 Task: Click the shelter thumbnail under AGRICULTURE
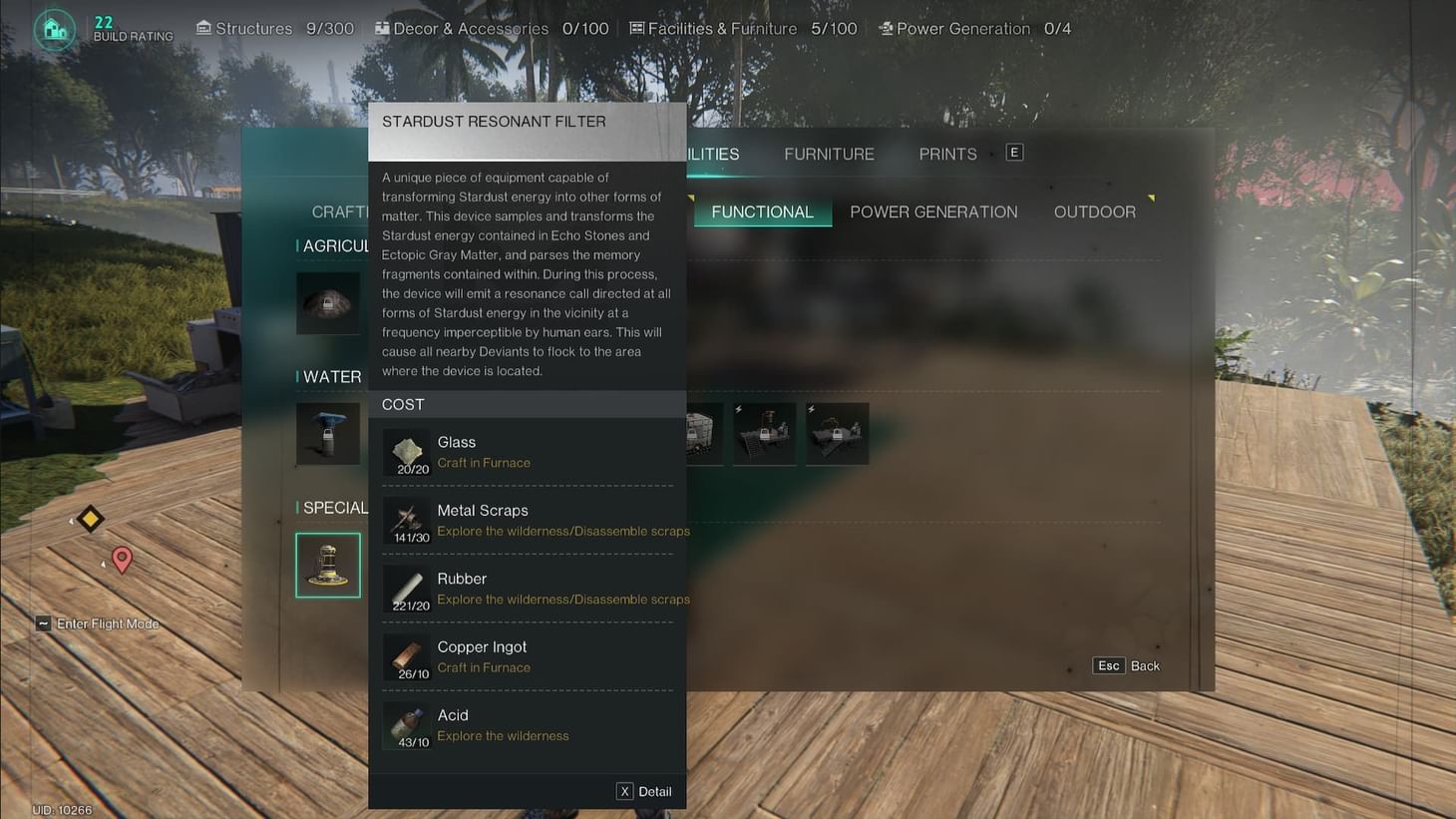[328, 302]
